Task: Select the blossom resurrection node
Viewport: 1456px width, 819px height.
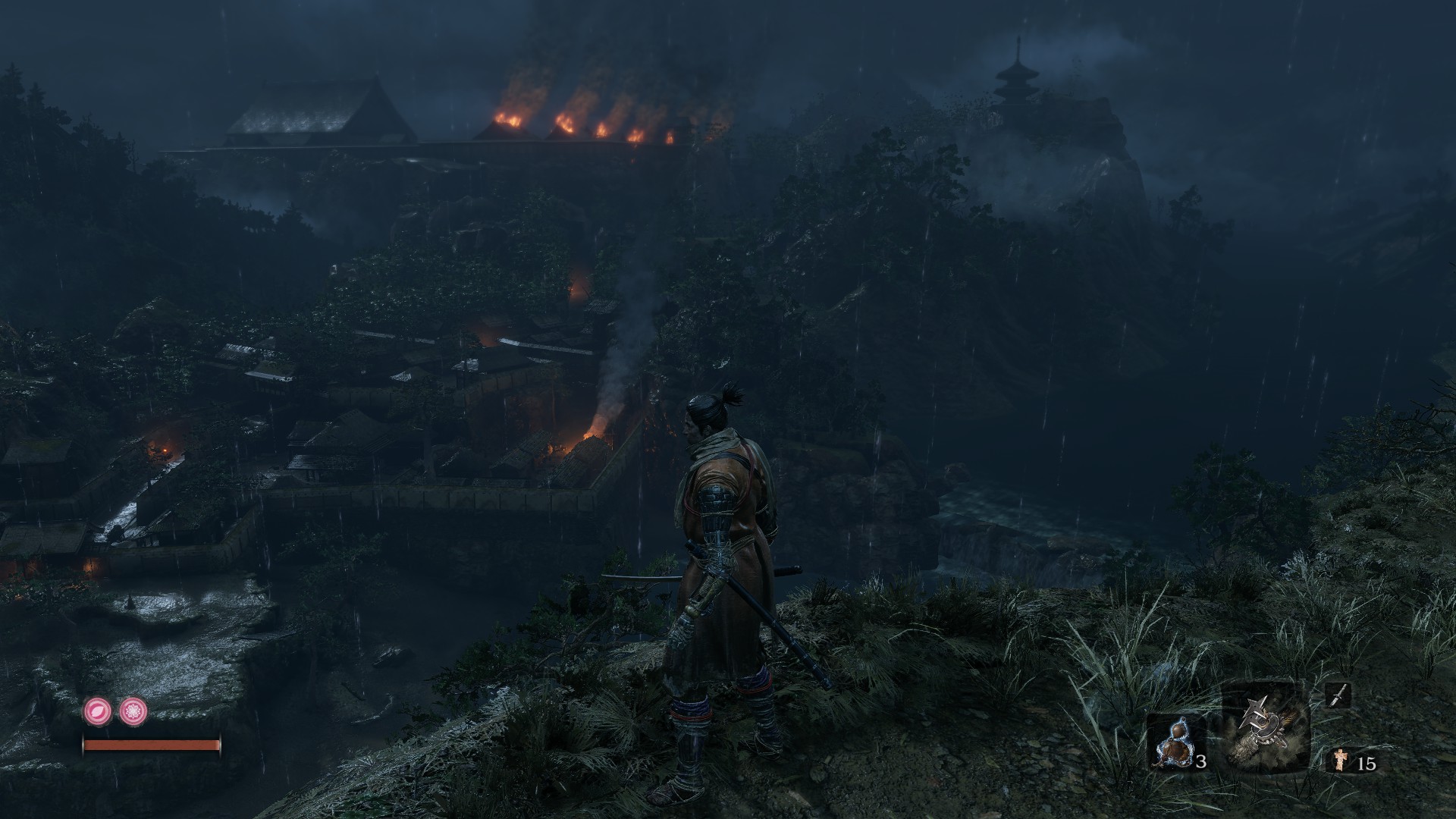Action: (x=133, y=711)
